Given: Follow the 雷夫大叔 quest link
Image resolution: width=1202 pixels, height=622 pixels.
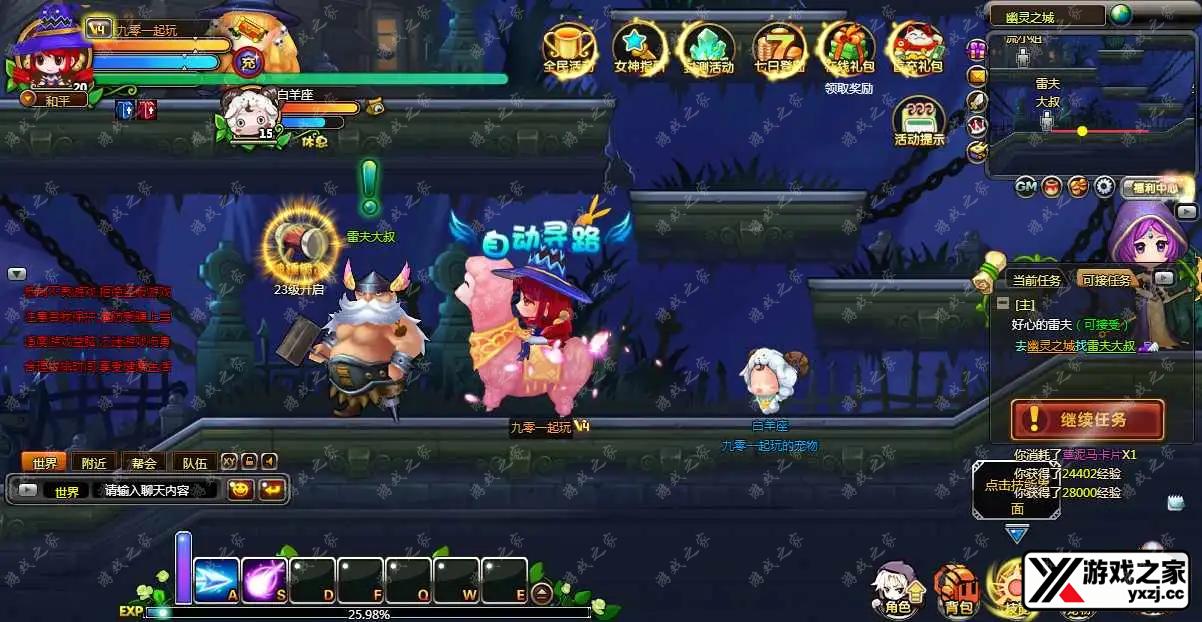Looking at the screenshot, I should point(1111,345).
